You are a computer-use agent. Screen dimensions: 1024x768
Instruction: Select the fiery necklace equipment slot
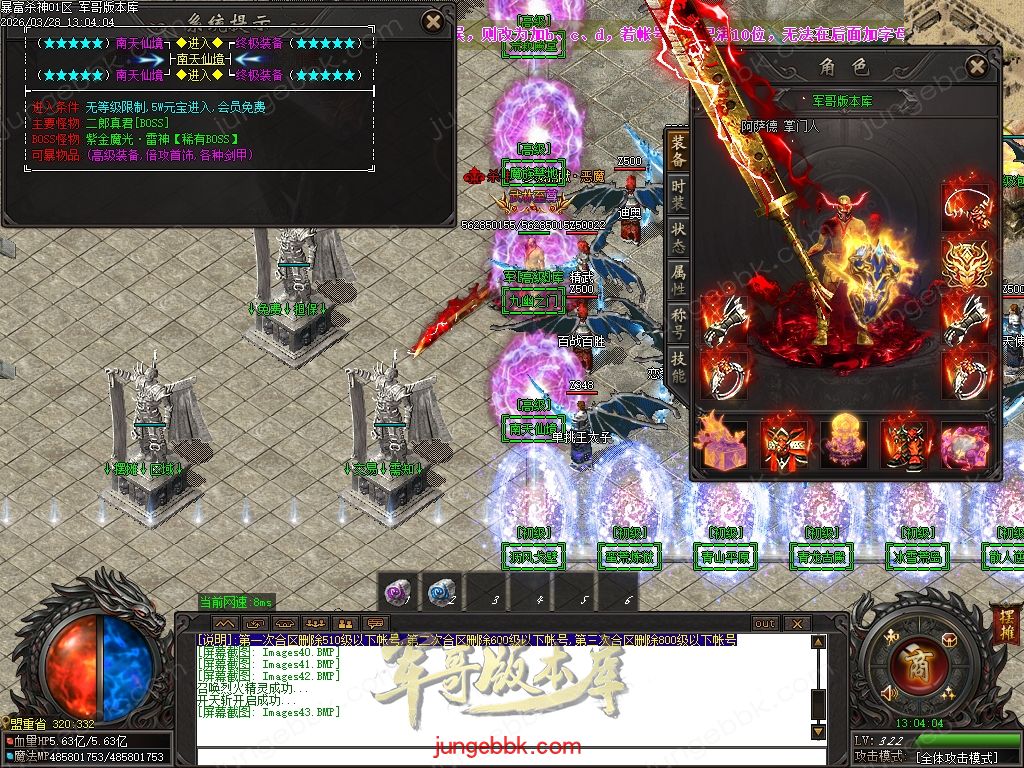coord(966,207)
